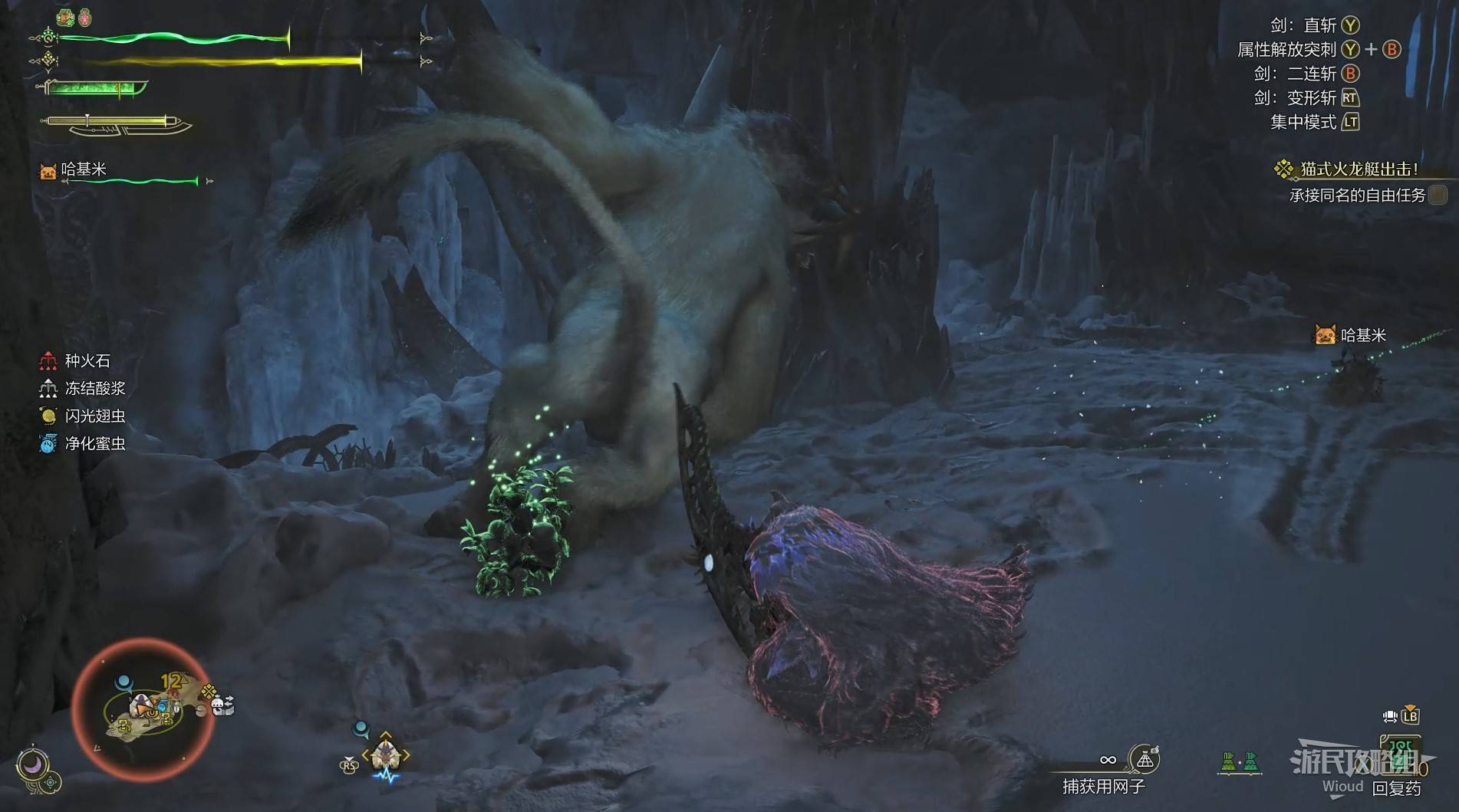Select the 捕获用网子 capture net icon

[x=1144, y=759]
